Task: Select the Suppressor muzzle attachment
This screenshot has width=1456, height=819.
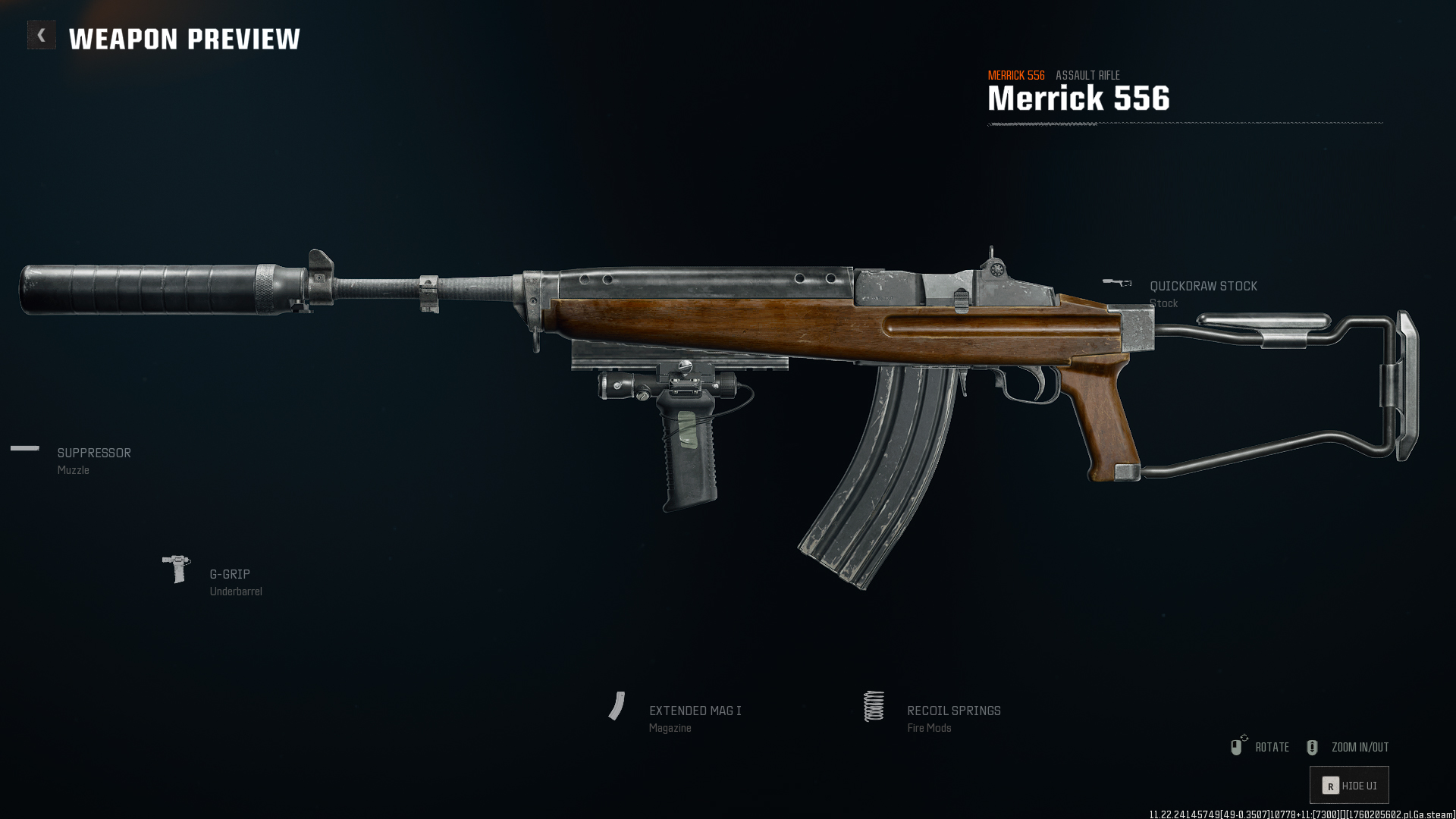Action: point(94,453)
